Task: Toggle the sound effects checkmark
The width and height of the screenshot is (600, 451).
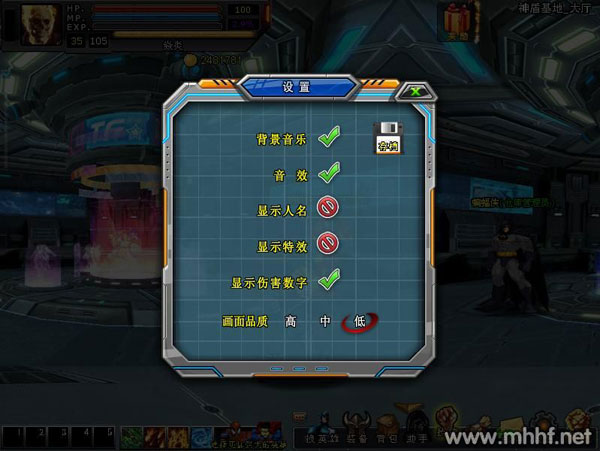Action: tap(329, 174)
